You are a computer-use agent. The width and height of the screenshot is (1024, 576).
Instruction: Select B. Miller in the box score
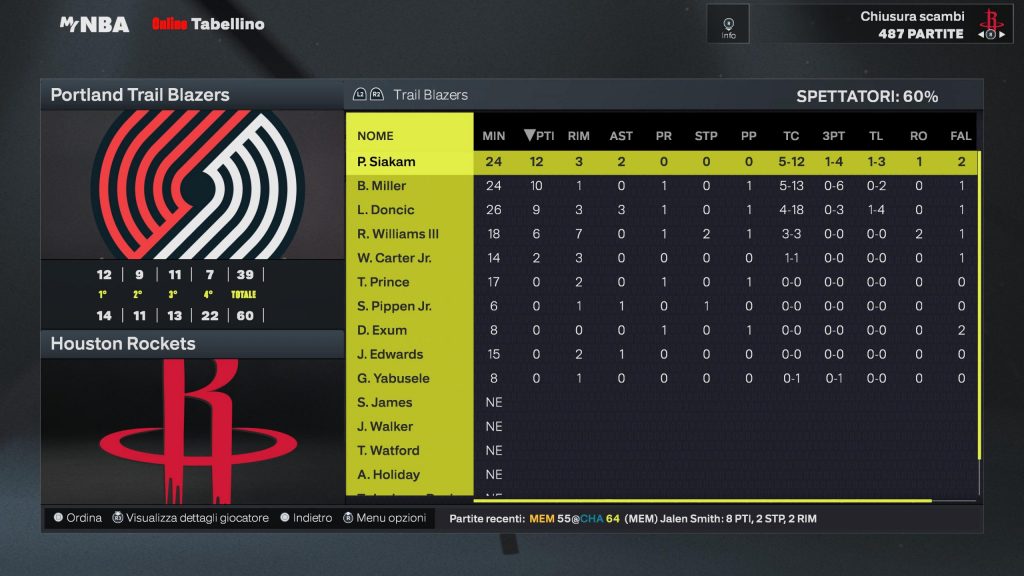382,186
